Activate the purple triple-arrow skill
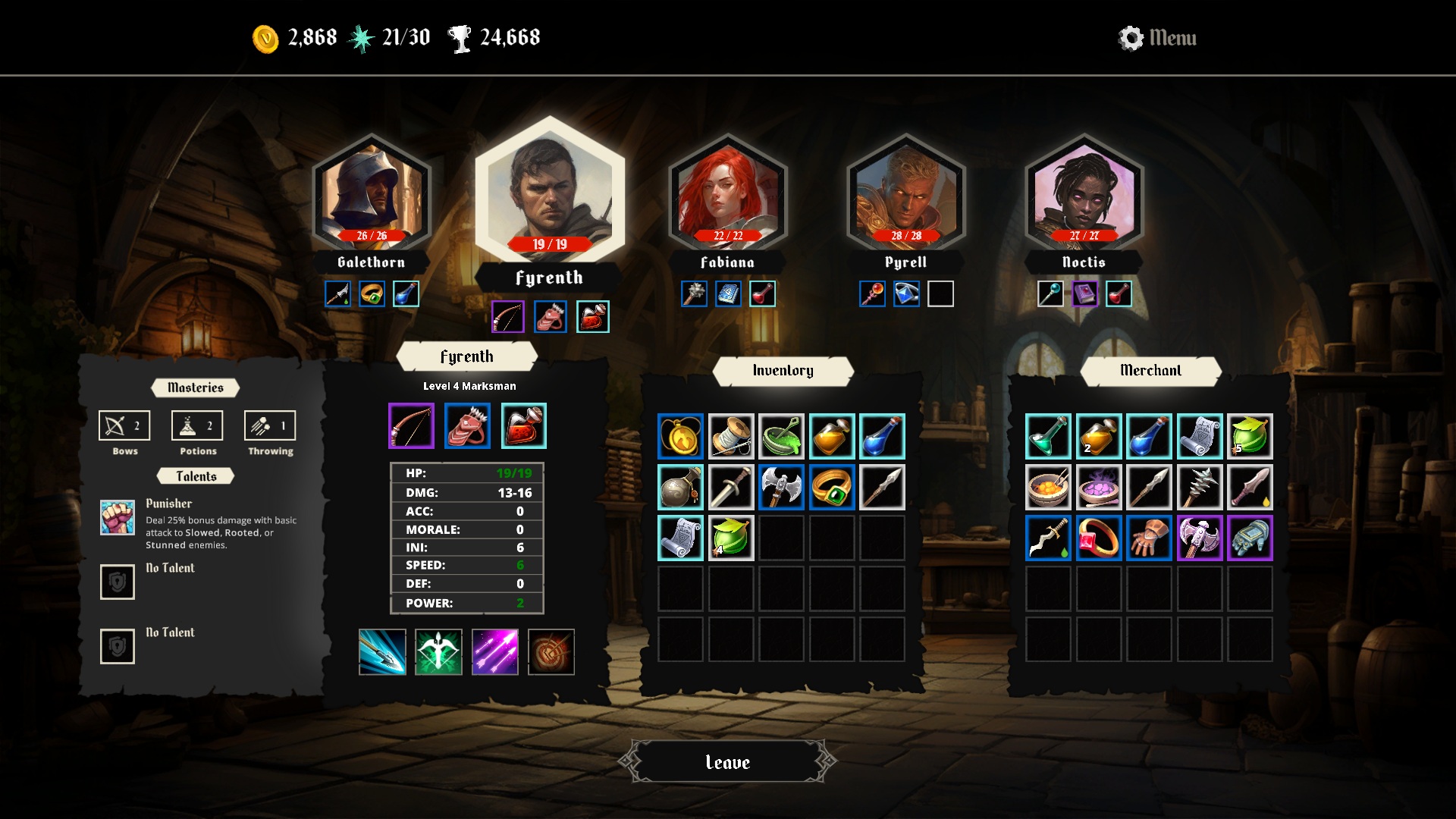The width and height of the screenshot is (1456, 819). [x=495, y=652]
